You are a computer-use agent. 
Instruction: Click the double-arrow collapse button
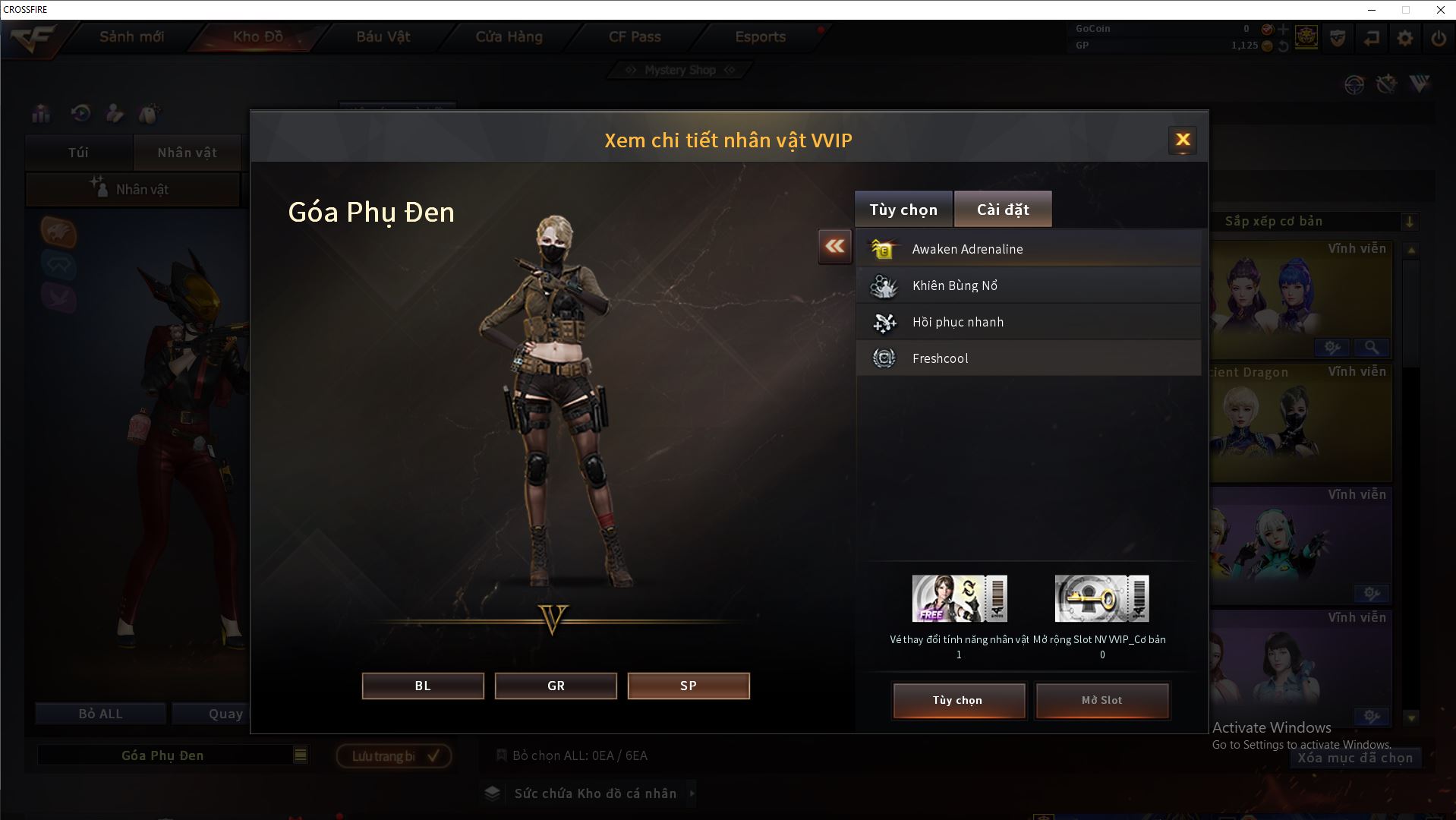[x=834, y=246]
